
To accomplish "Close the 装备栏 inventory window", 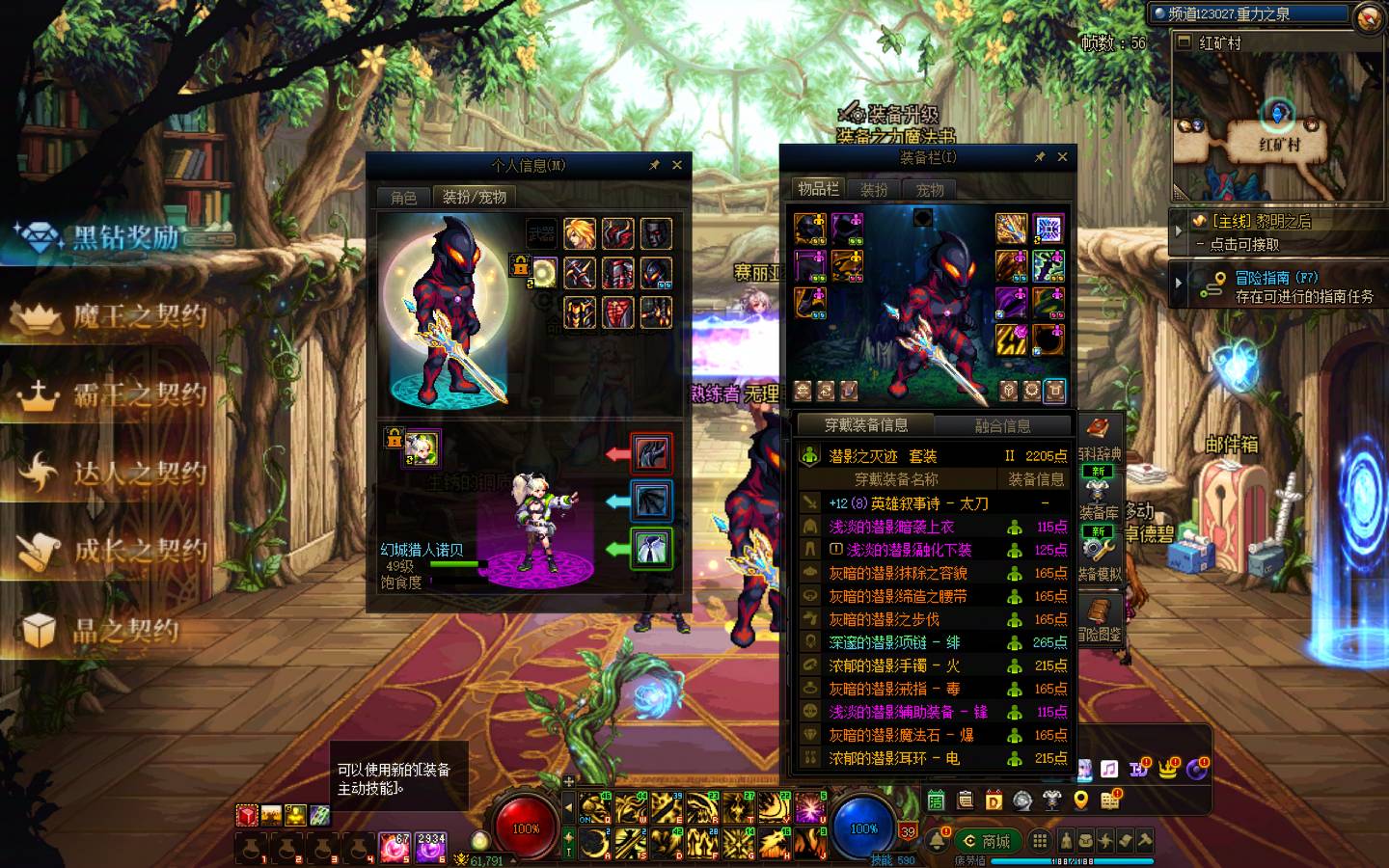I will coord(1062,156).
